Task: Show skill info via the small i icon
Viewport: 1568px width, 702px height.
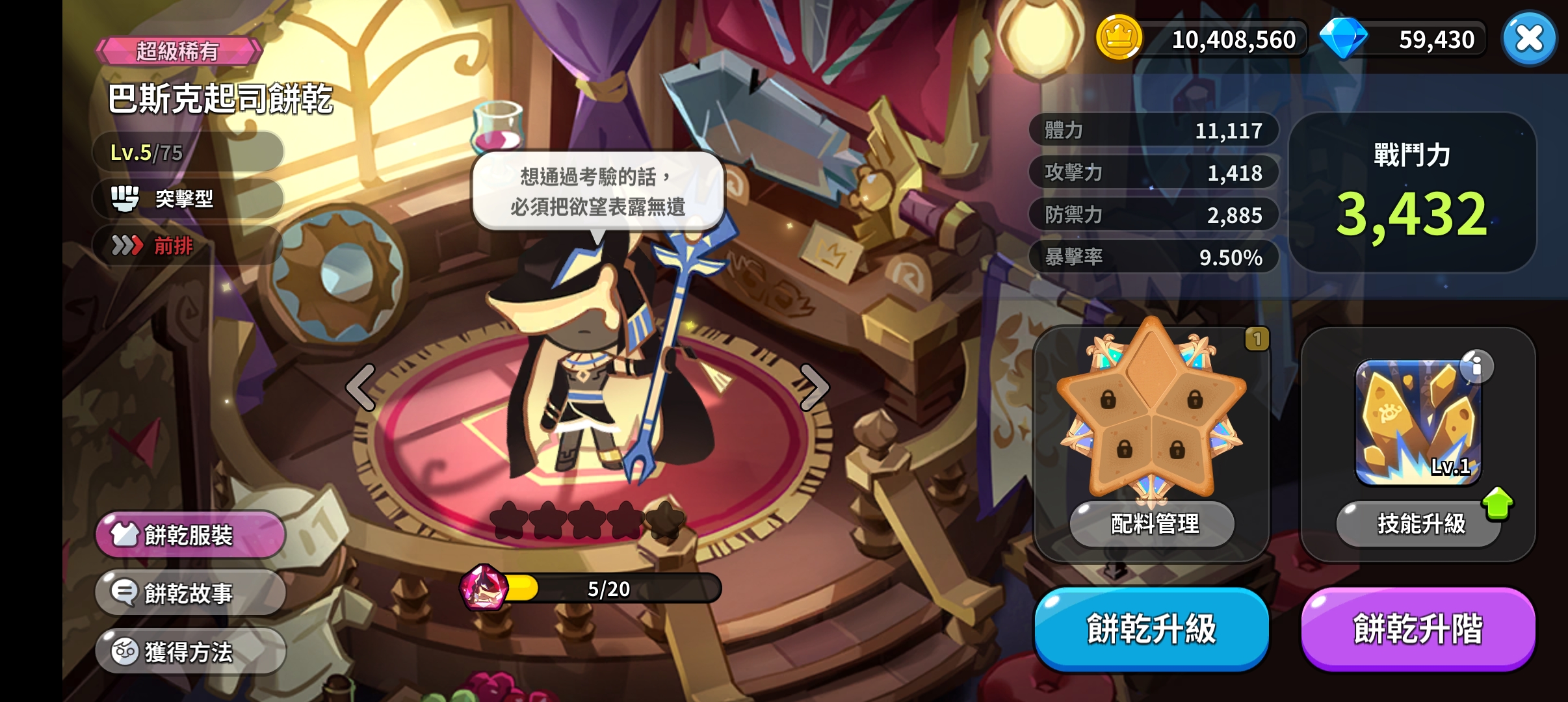Action: tap(1476, 366)
